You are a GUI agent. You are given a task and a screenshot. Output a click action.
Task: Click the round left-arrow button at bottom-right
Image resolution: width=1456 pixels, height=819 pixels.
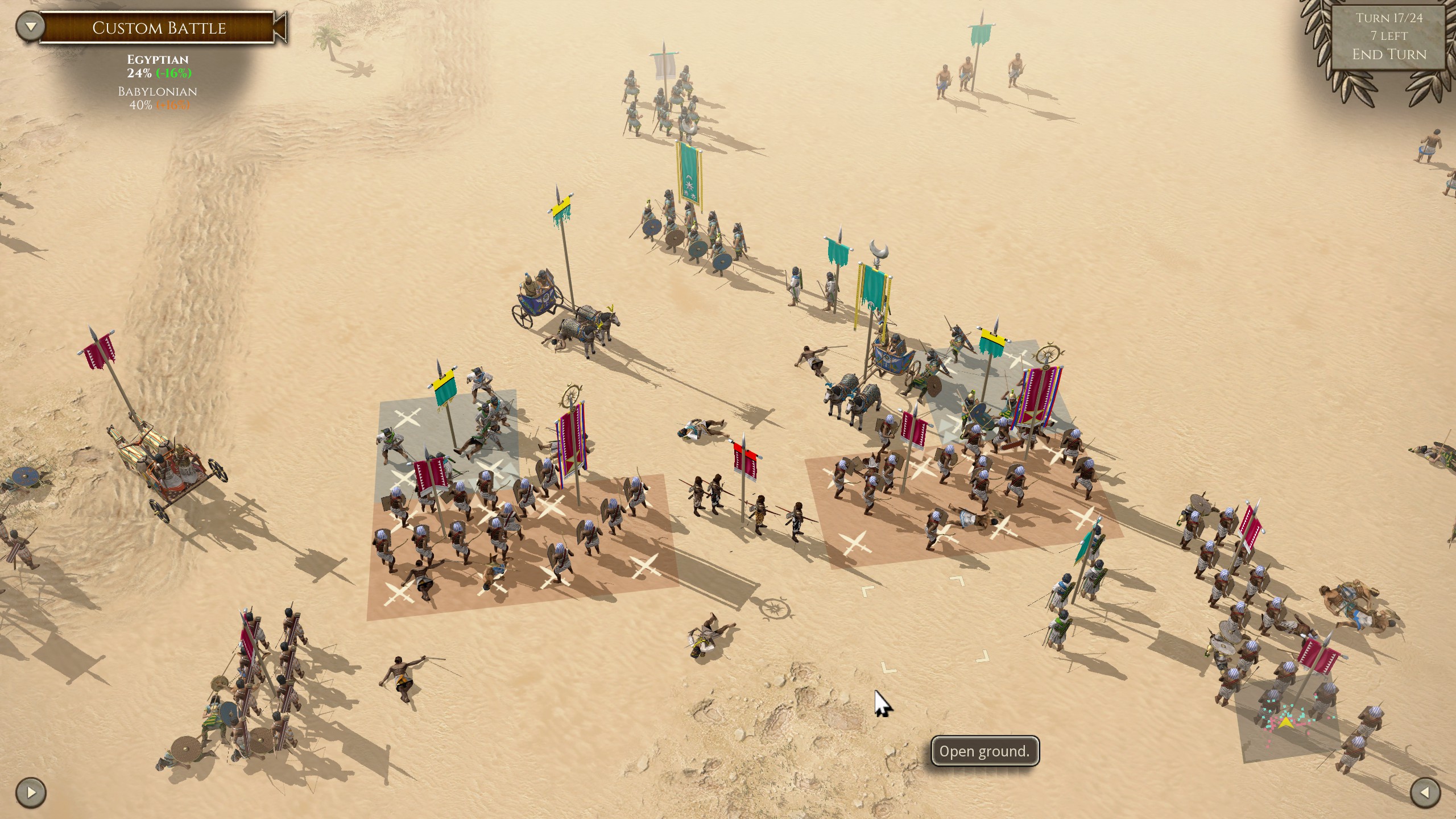click(1425, 792)
